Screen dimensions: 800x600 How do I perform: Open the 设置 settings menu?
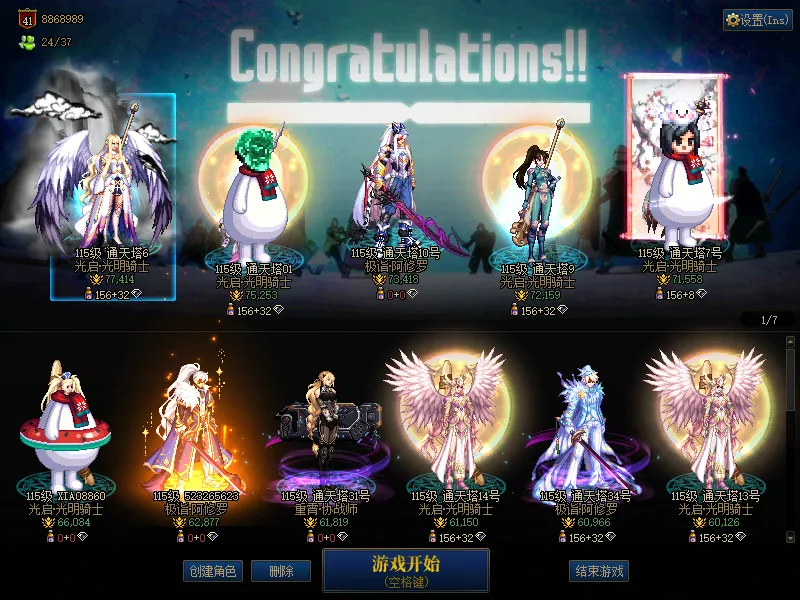757,20
